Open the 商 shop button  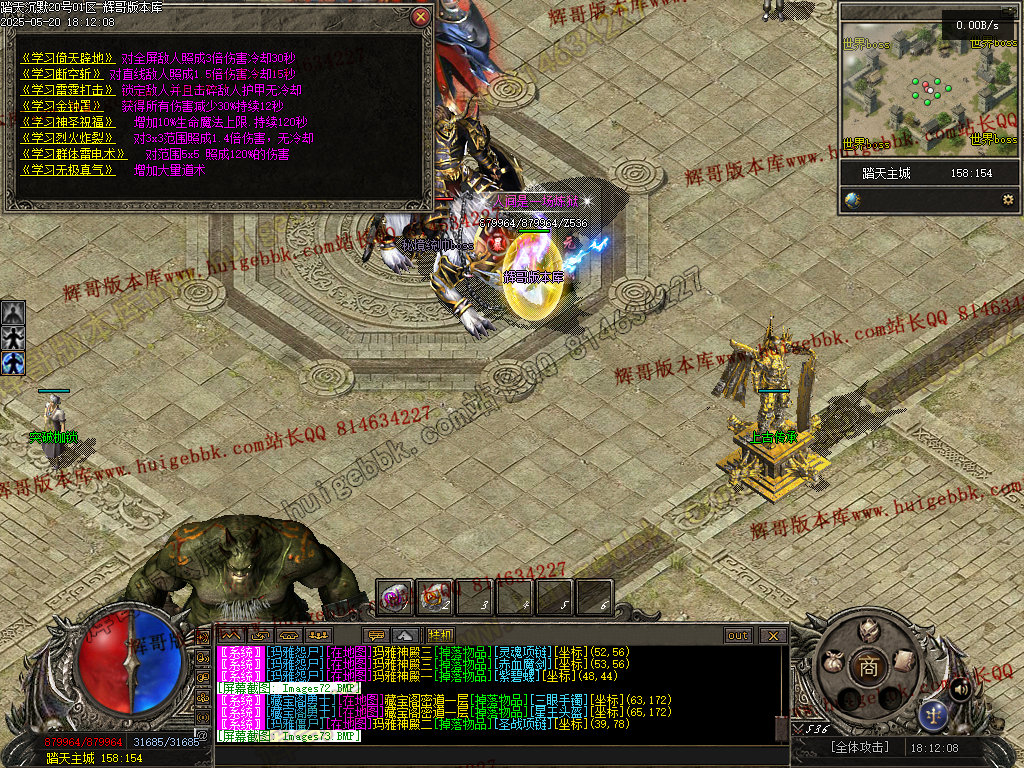[x=868, y=668]
